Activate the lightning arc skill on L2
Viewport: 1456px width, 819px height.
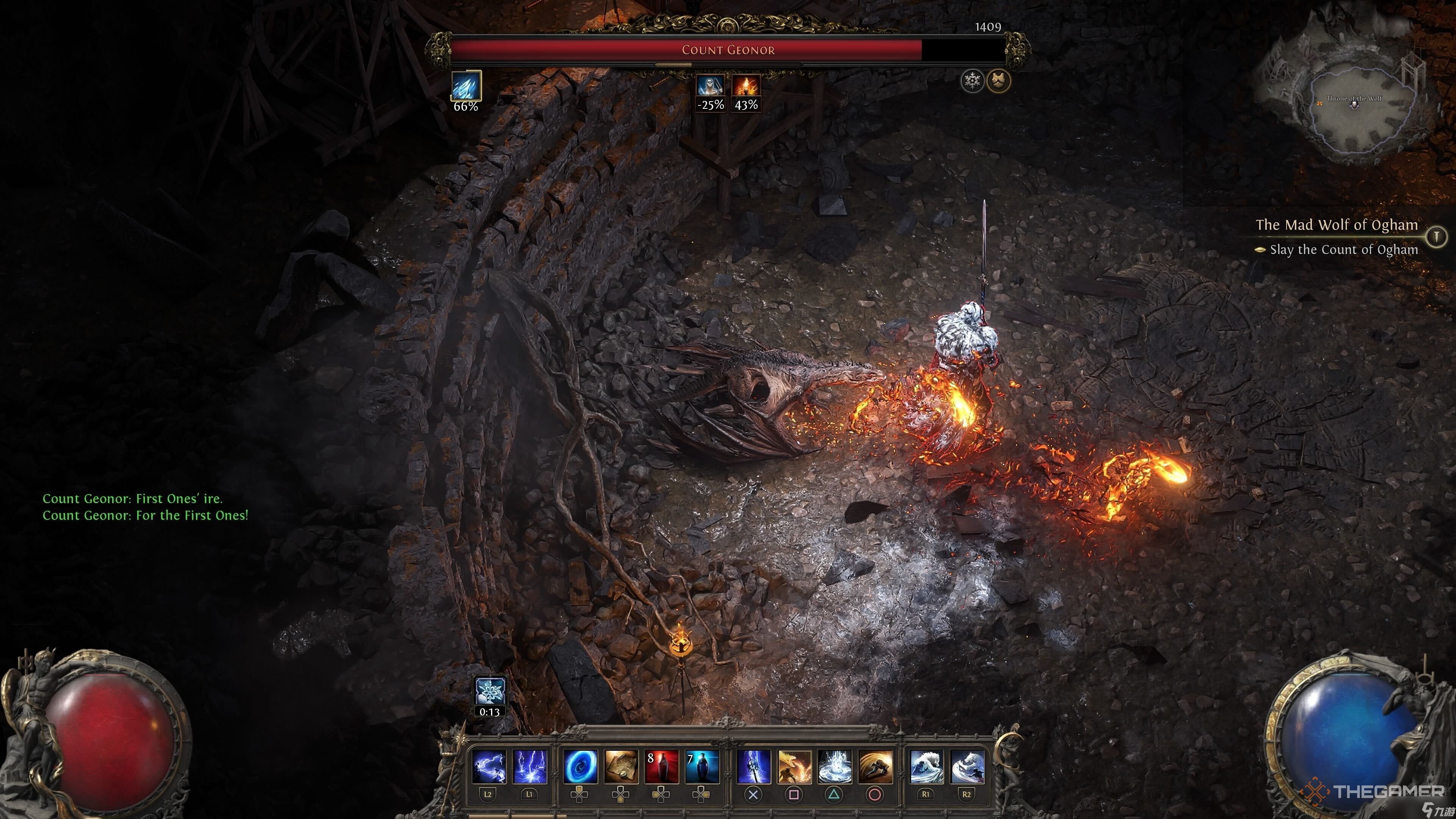489,767
